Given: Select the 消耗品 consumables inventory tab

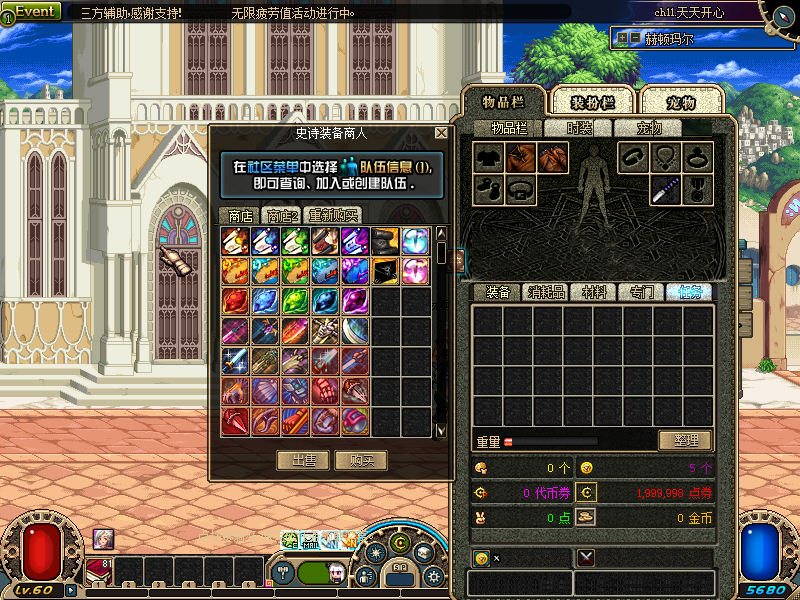Looking at the screenshot, I should (546, 292).
